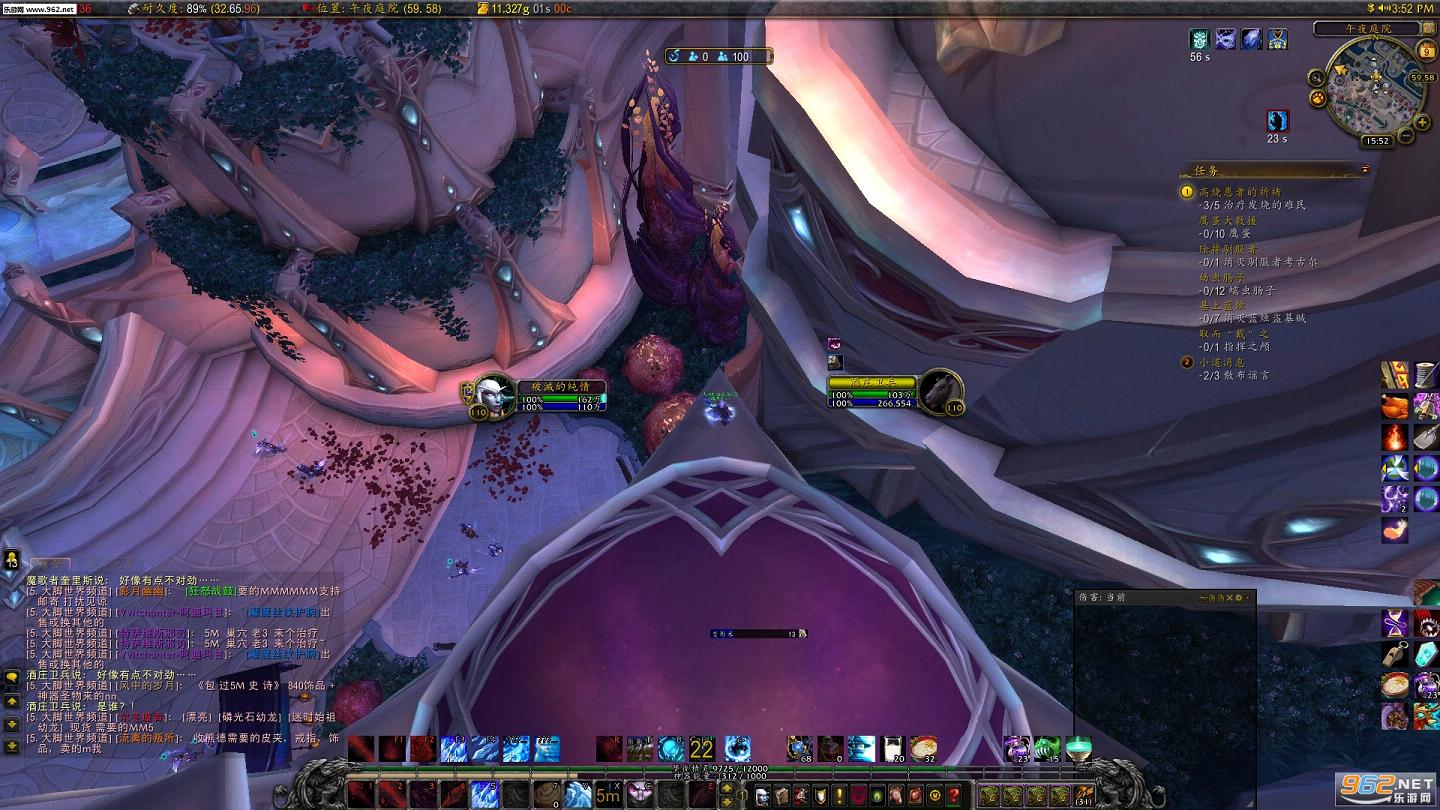The width and height of the screenshot is (1440, 810).
Task: Open the character info micro button
Action: (x=761, y=796)
